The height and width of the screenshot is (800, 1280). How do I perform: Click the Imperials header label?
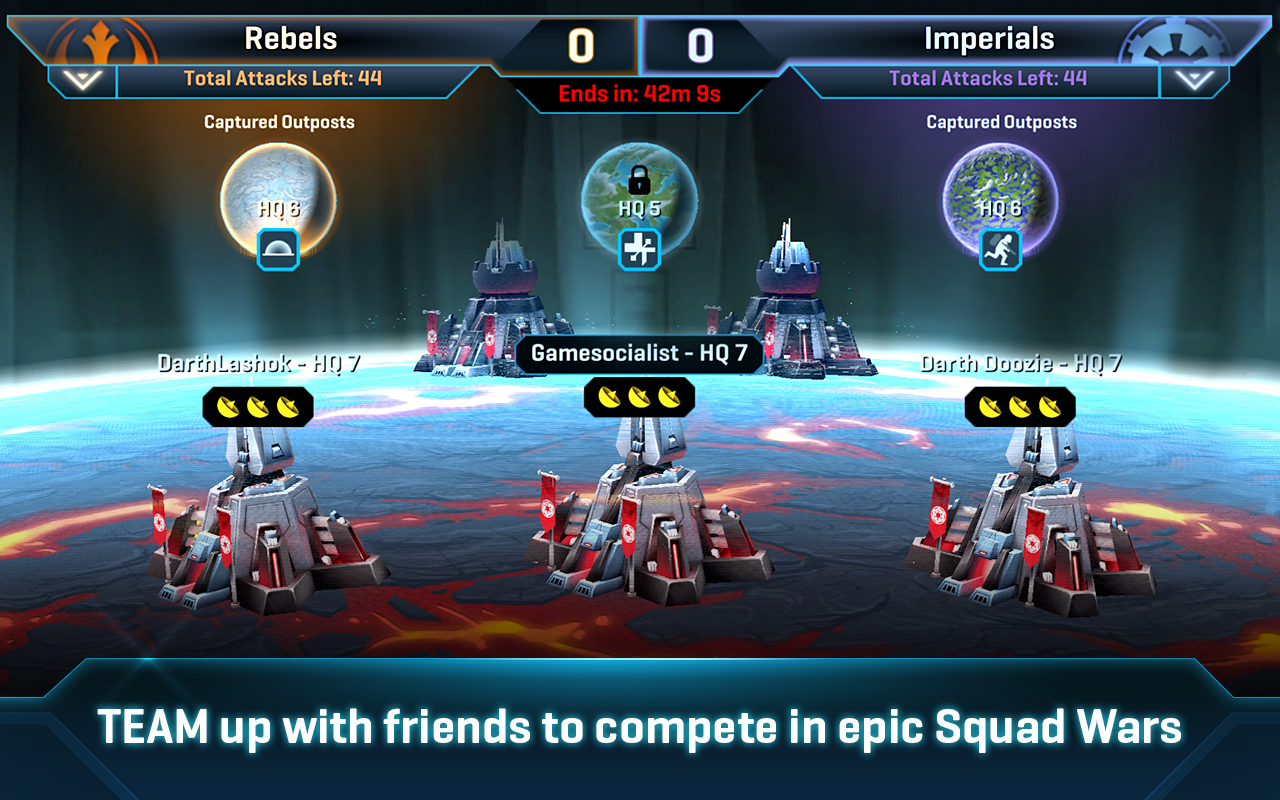click(x=992, y=36)
